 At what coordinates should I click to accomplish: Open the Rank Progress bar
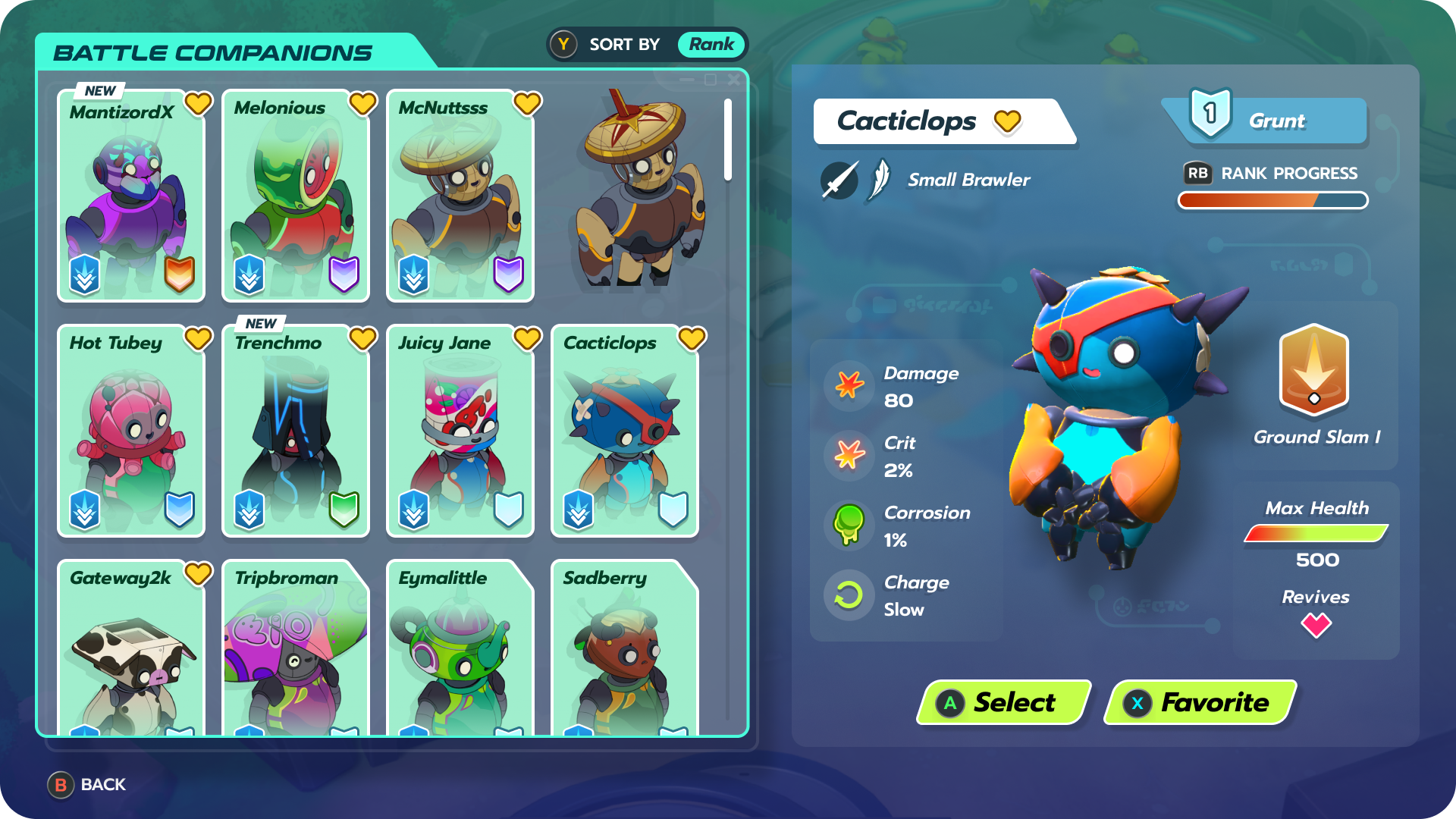(1272, 200)
